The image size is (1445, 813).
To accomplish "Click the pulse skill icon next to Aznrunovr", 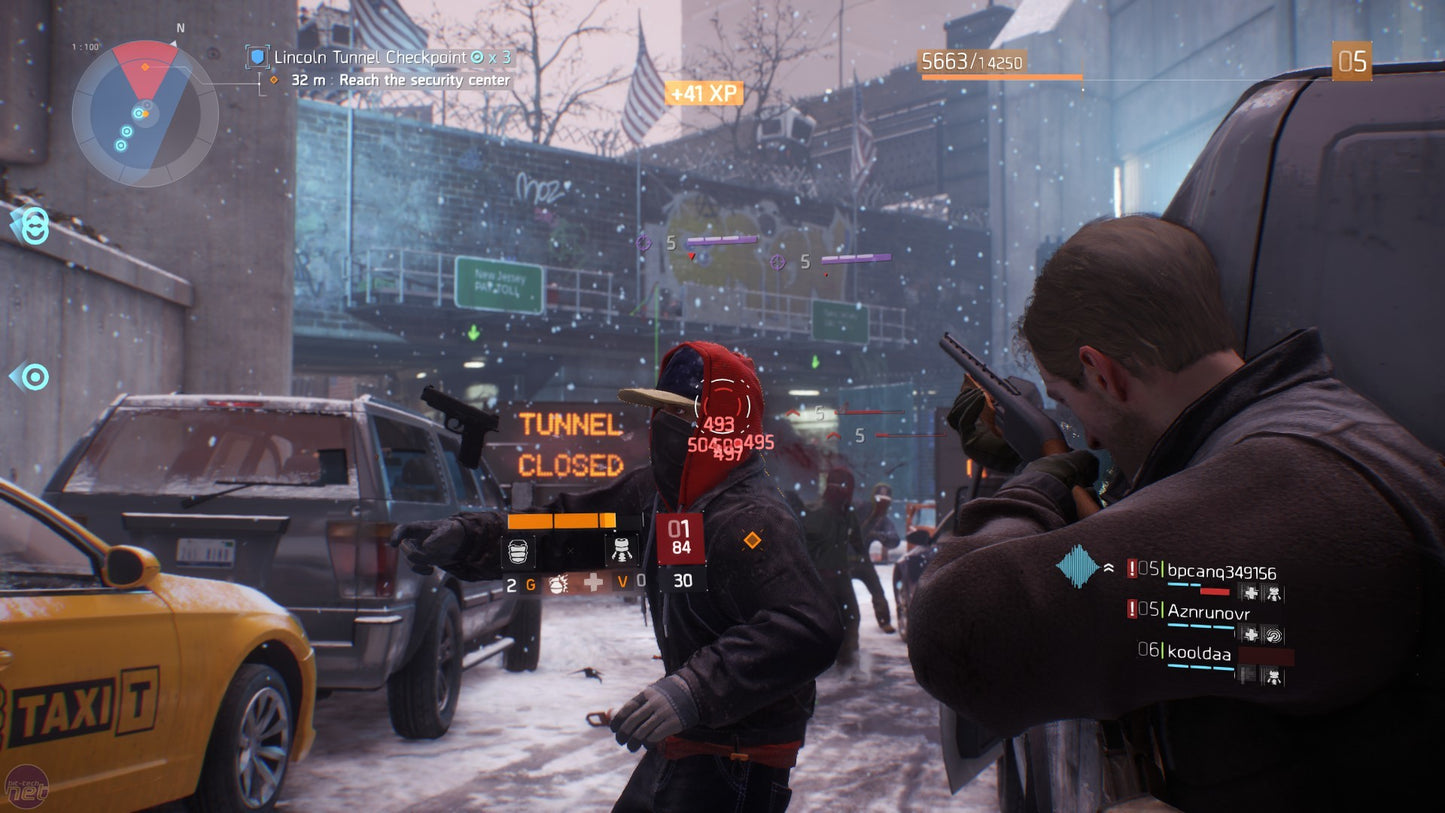I will pyautogui.click(x=1274, y=635).
